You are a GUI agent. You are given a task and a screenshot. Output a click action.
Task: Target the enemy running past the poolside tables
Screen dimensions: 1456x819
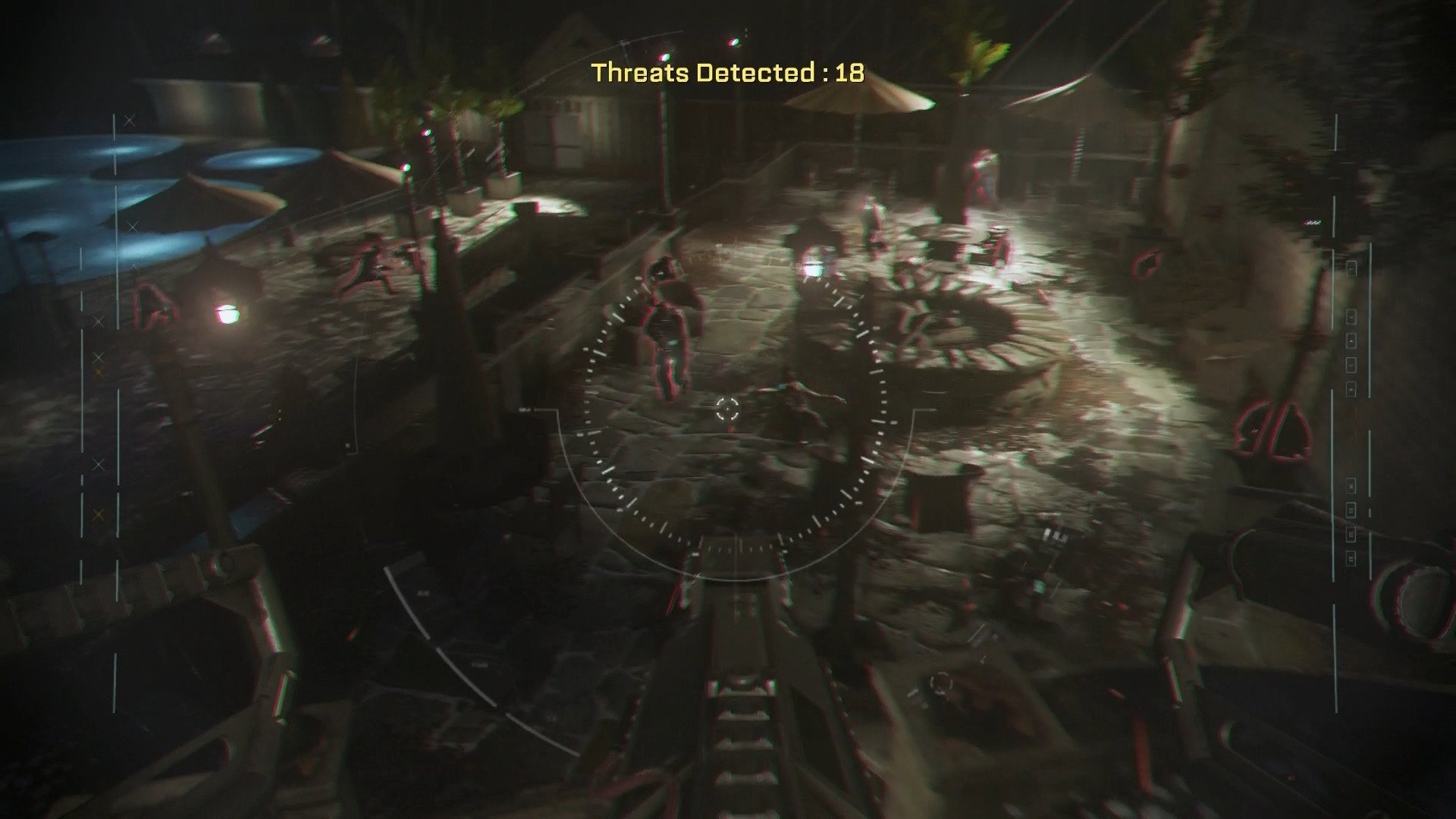pos(366,265)
